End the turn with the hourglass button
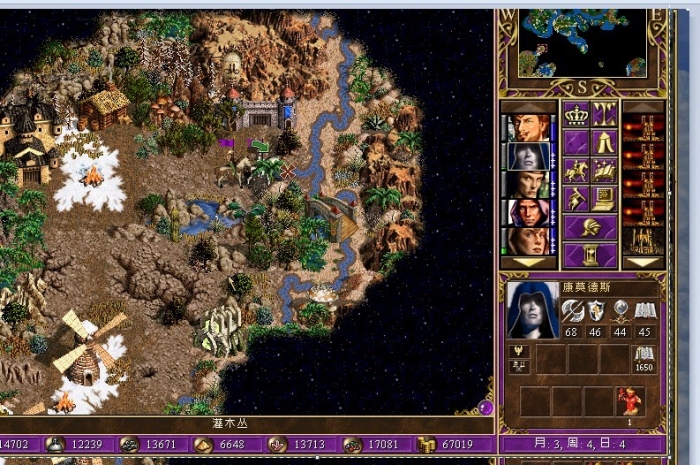The height and width of the screenshot is (465, 700). 588,254
